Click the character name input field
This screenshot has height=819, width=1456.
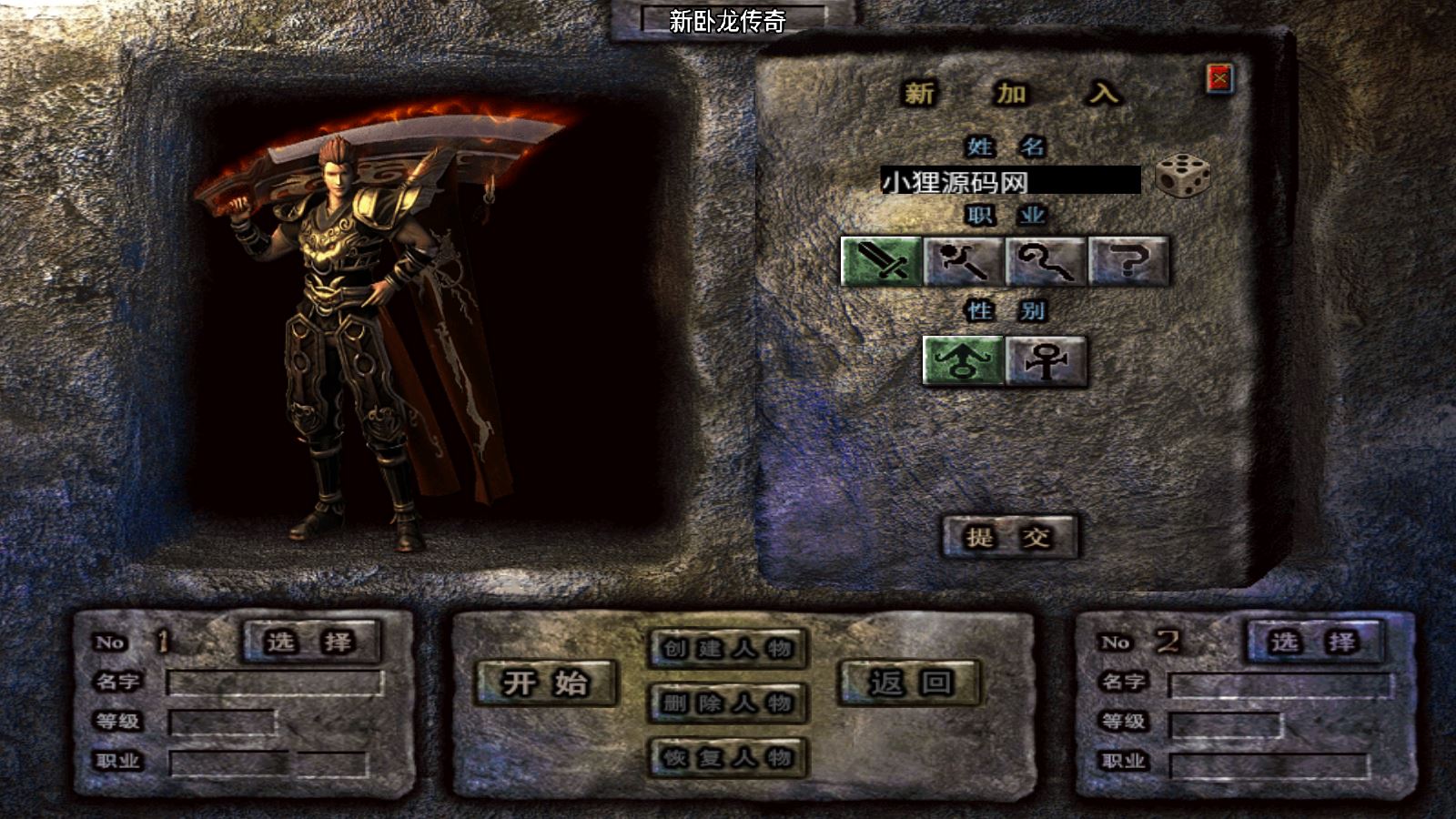coord(1010,181)
